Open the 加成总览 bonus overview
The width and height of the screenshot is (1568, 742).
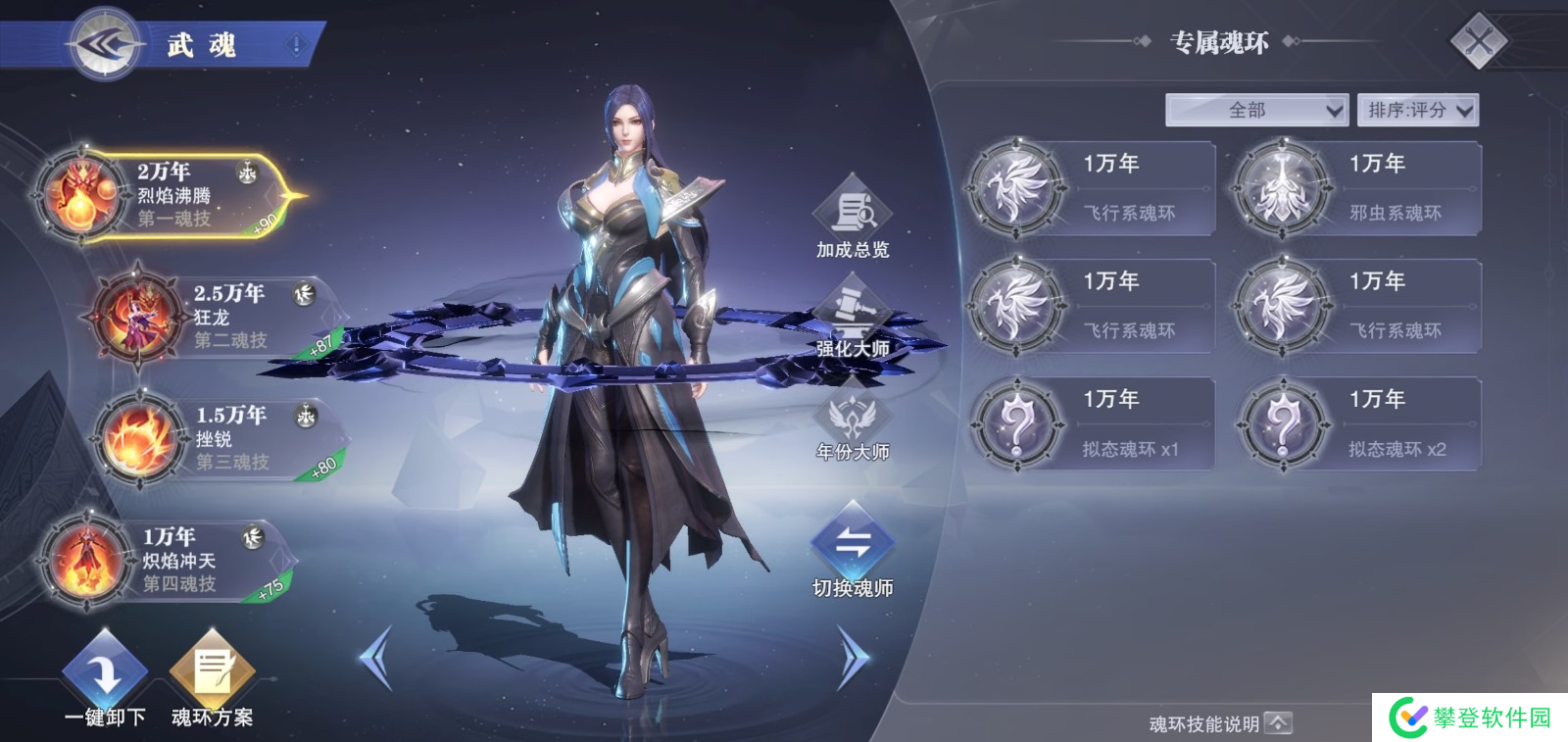click(853, 218)
